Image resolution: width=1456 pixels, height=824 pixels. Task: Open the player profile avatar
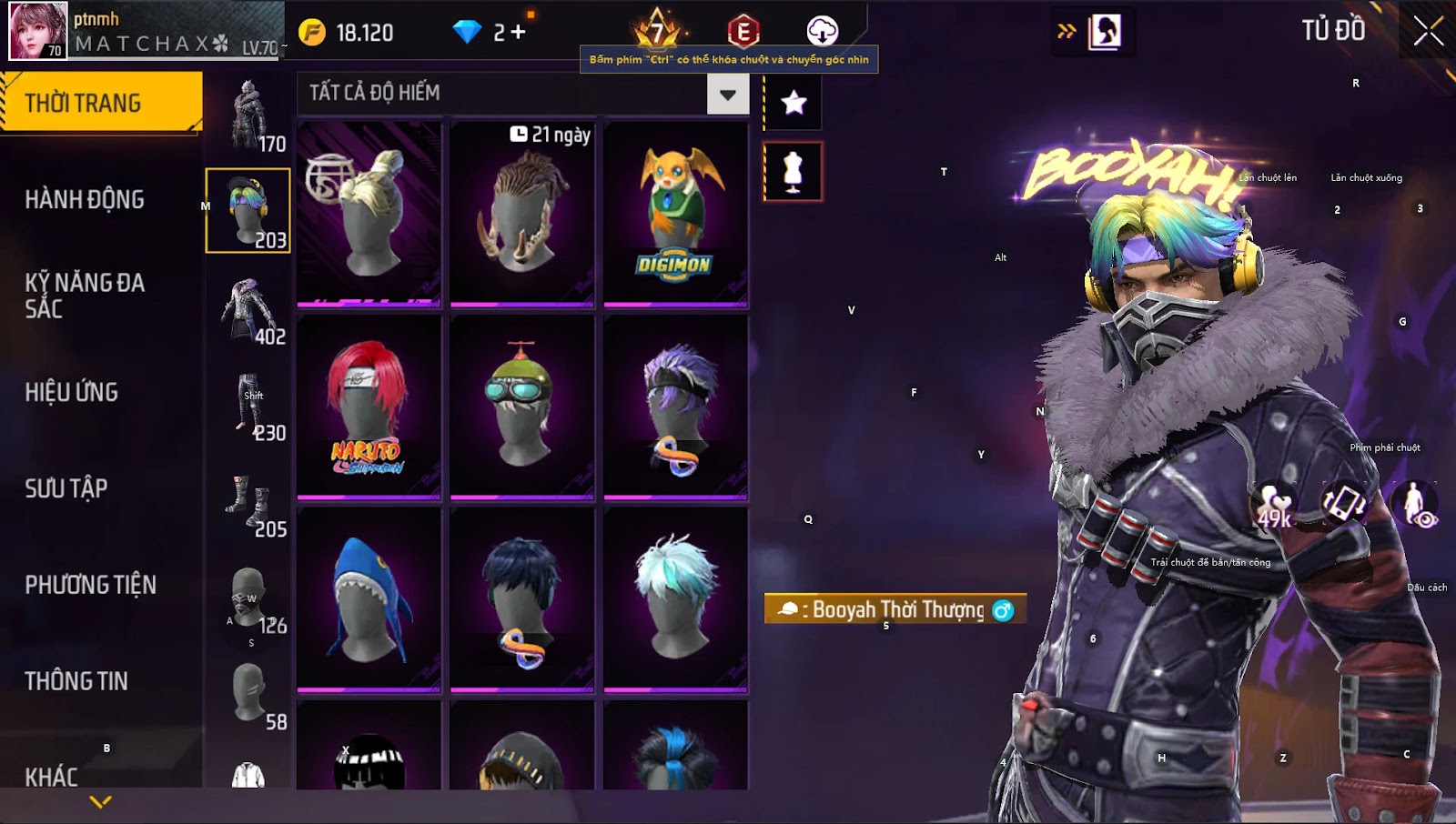click(38, 31)
